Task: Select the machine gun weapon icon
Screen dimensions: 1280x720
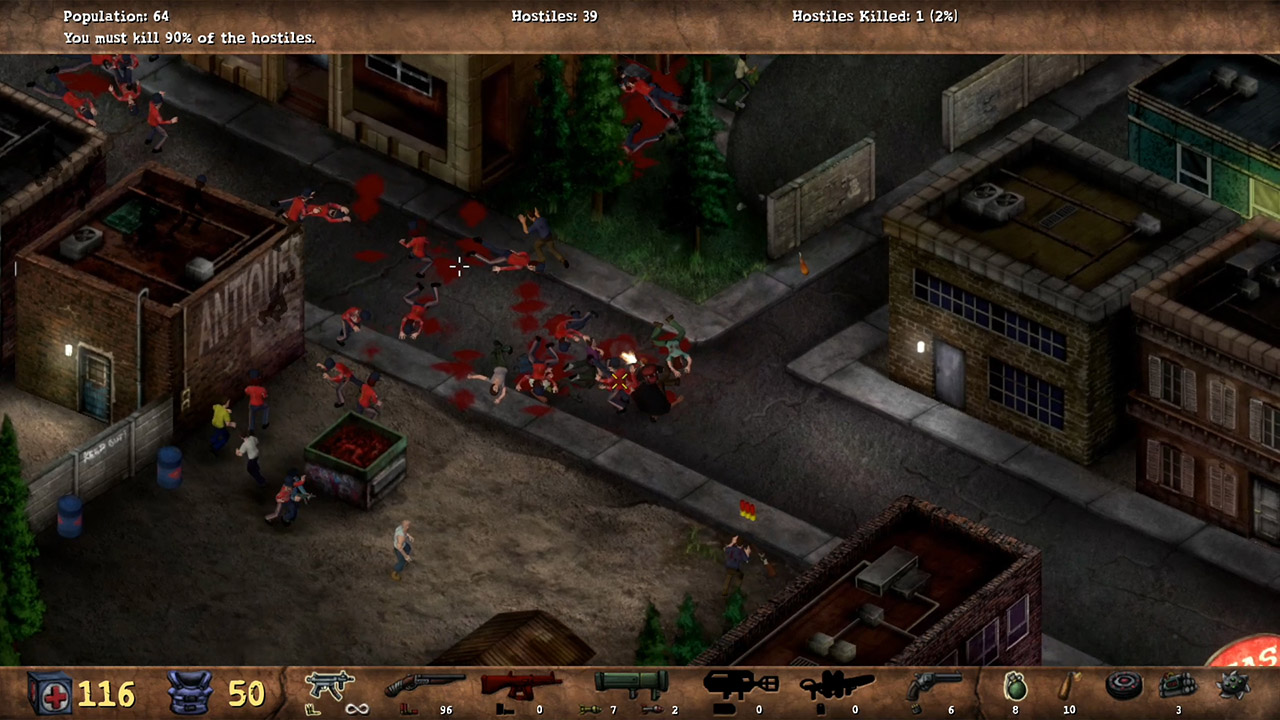Action: [332, 684]
